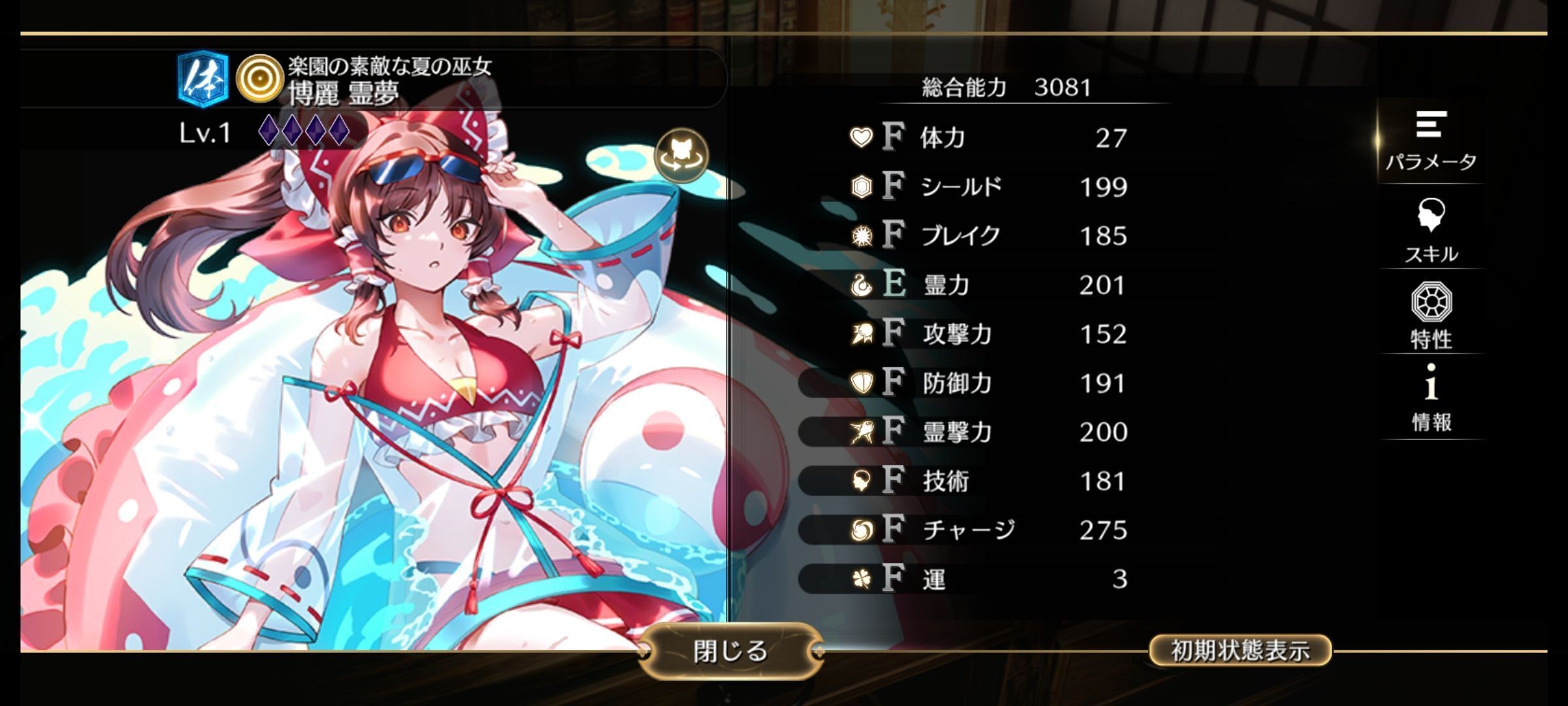
Task: Show initial state with 初期状態表示 button
Action: pos(1239,650)
